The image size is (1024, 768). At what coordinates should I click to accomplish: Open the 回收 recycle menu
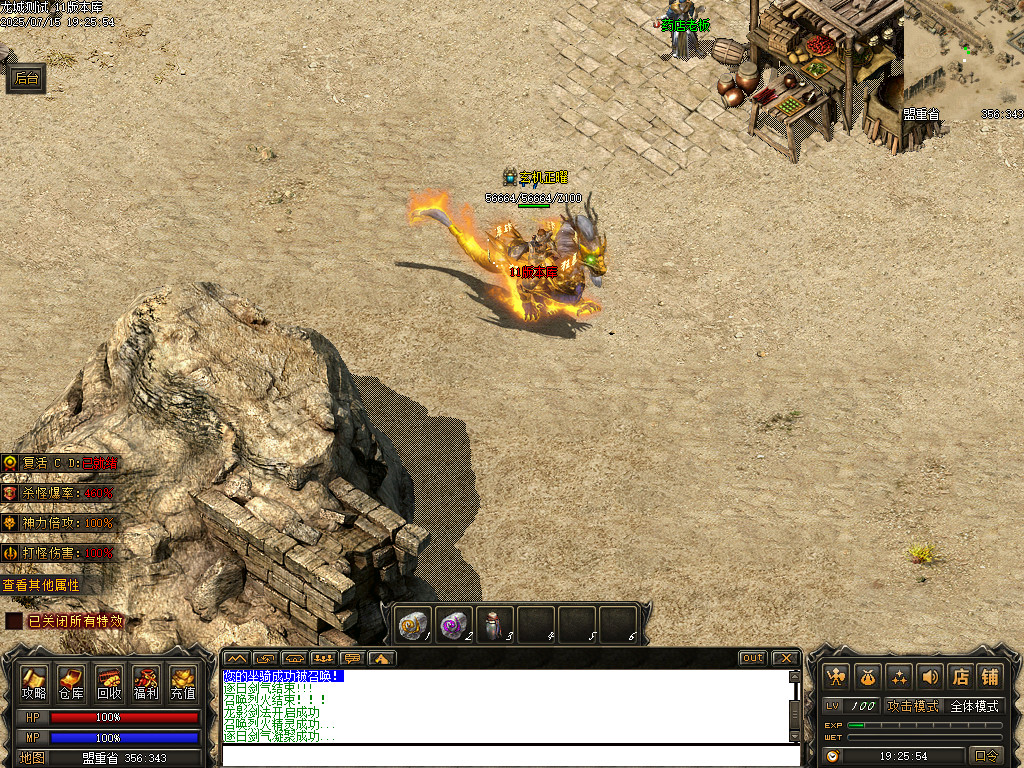[109, 683]
